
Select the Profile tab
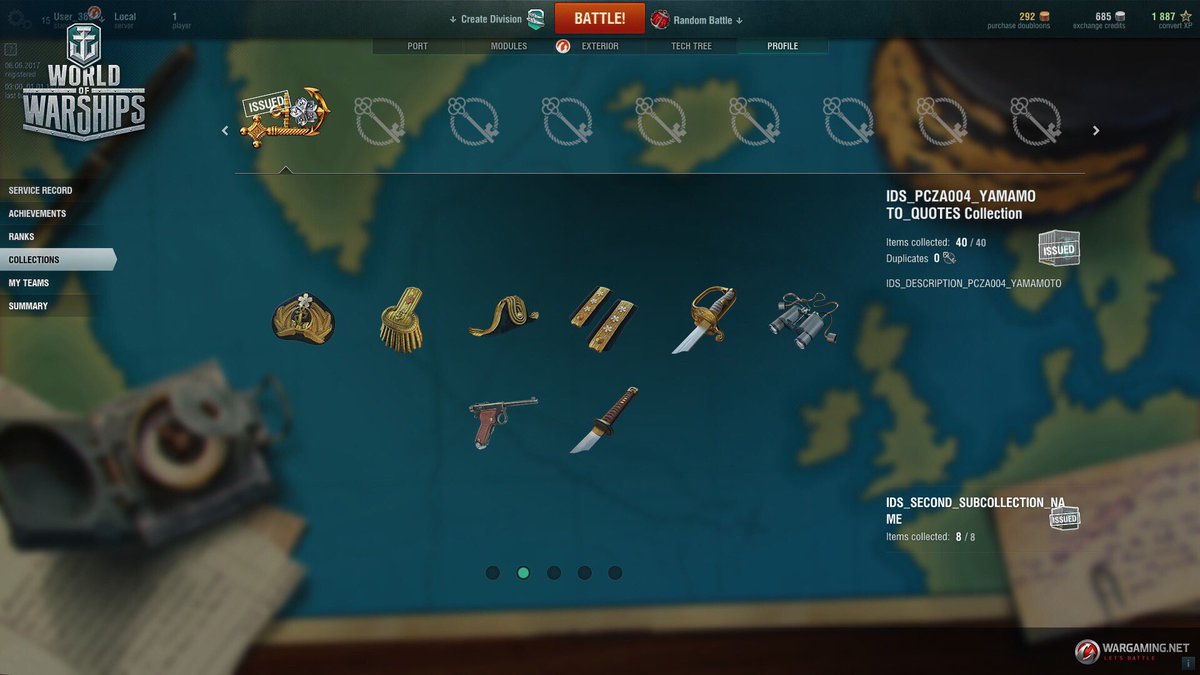[782, 46]
